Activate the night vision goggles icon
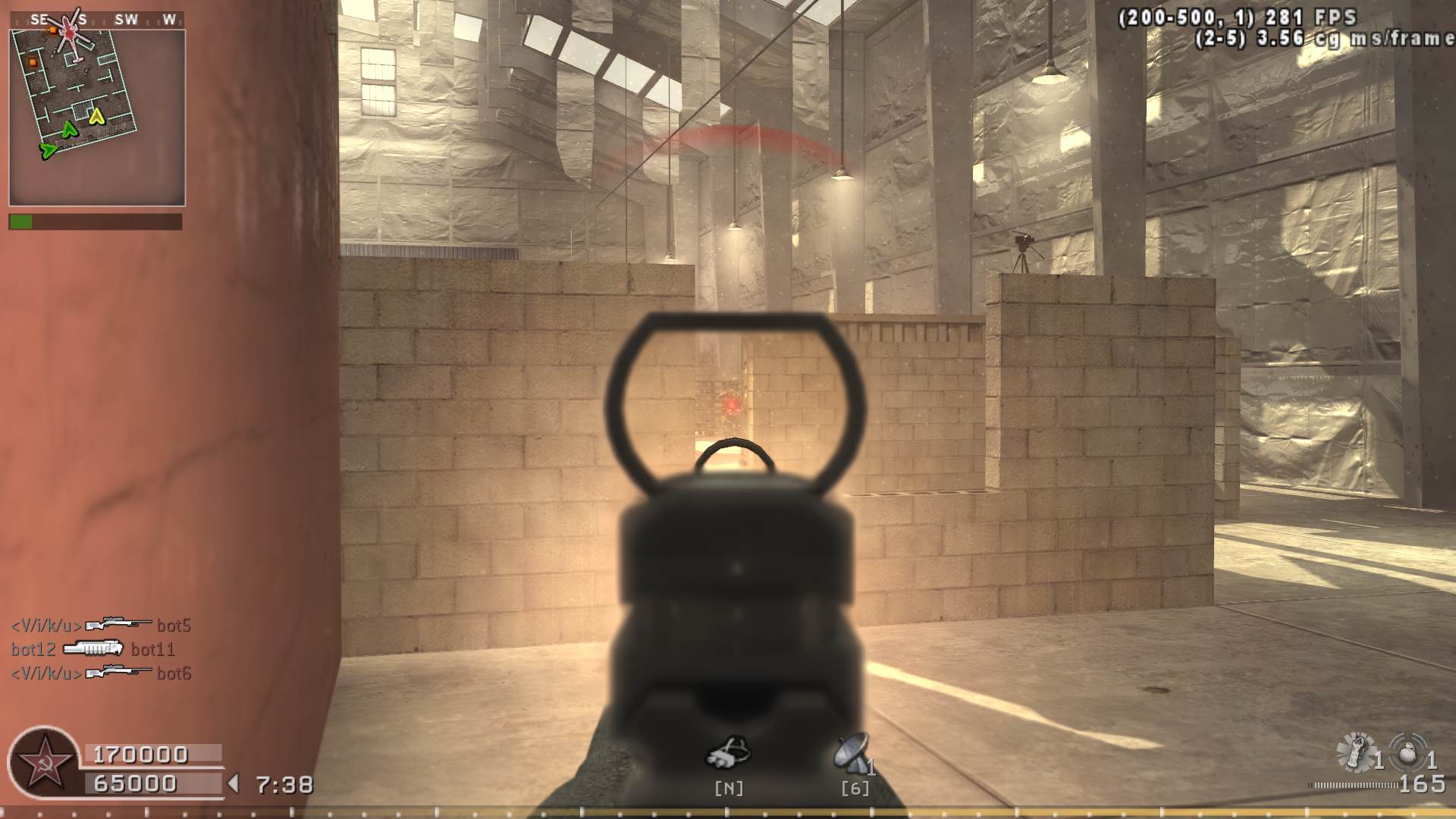Viewport: 1456px width, 819px height. [728, 751]
